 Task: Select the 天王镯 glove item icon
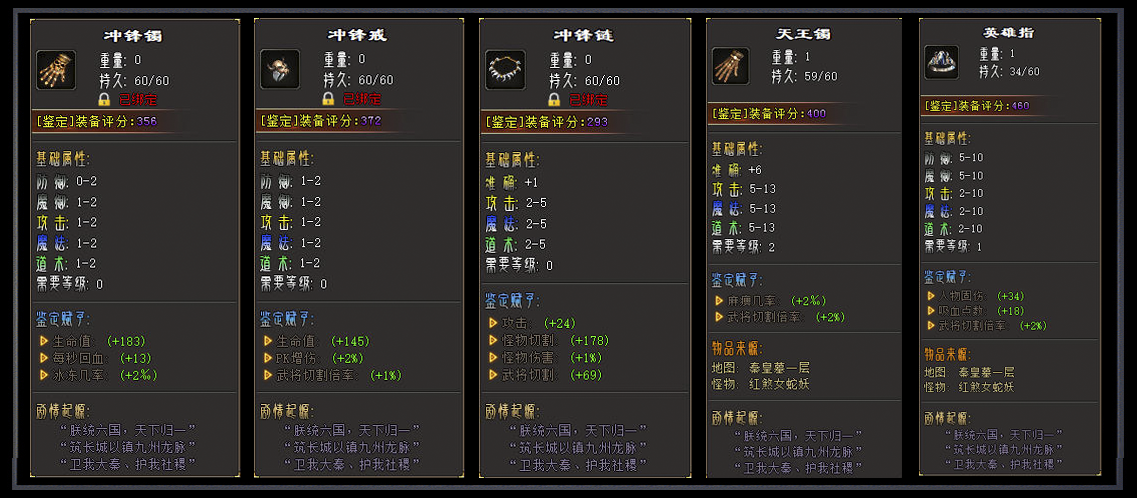[x=730, y=66]
